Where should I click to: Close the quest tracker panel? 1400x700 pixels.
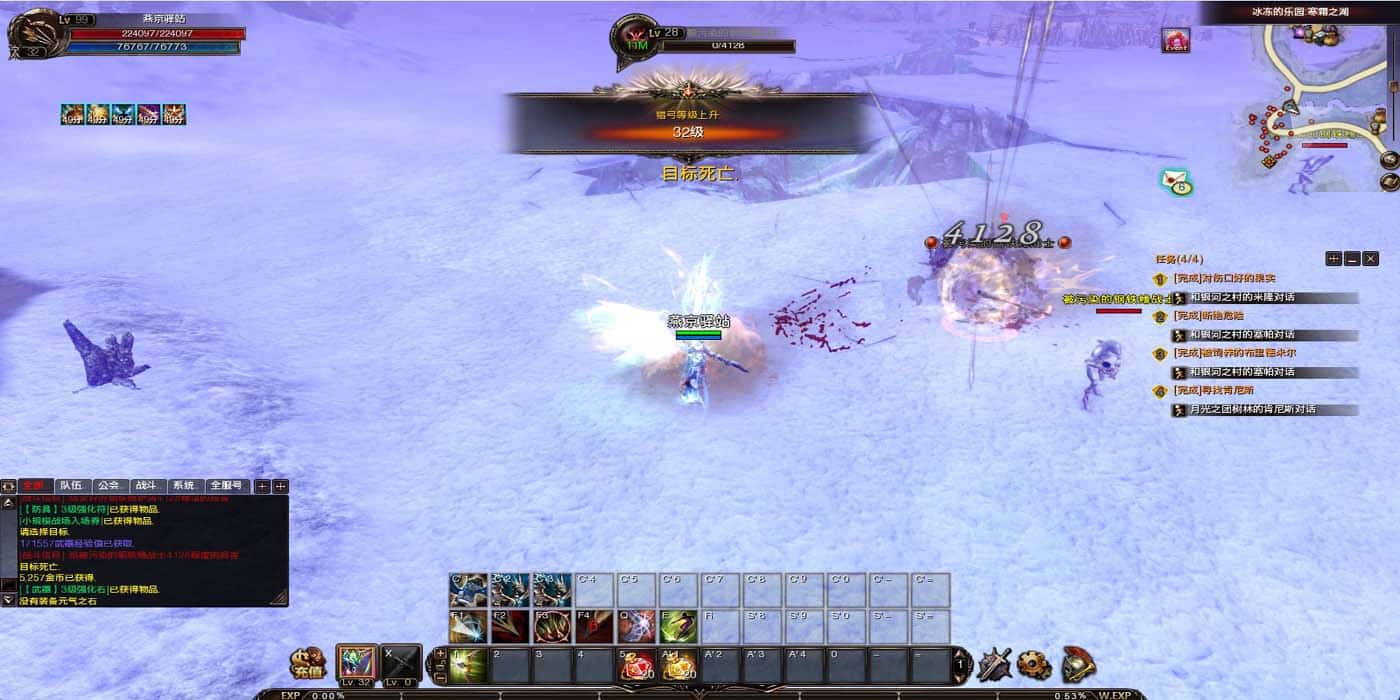pyautogui.click(x=1370, y=259)
